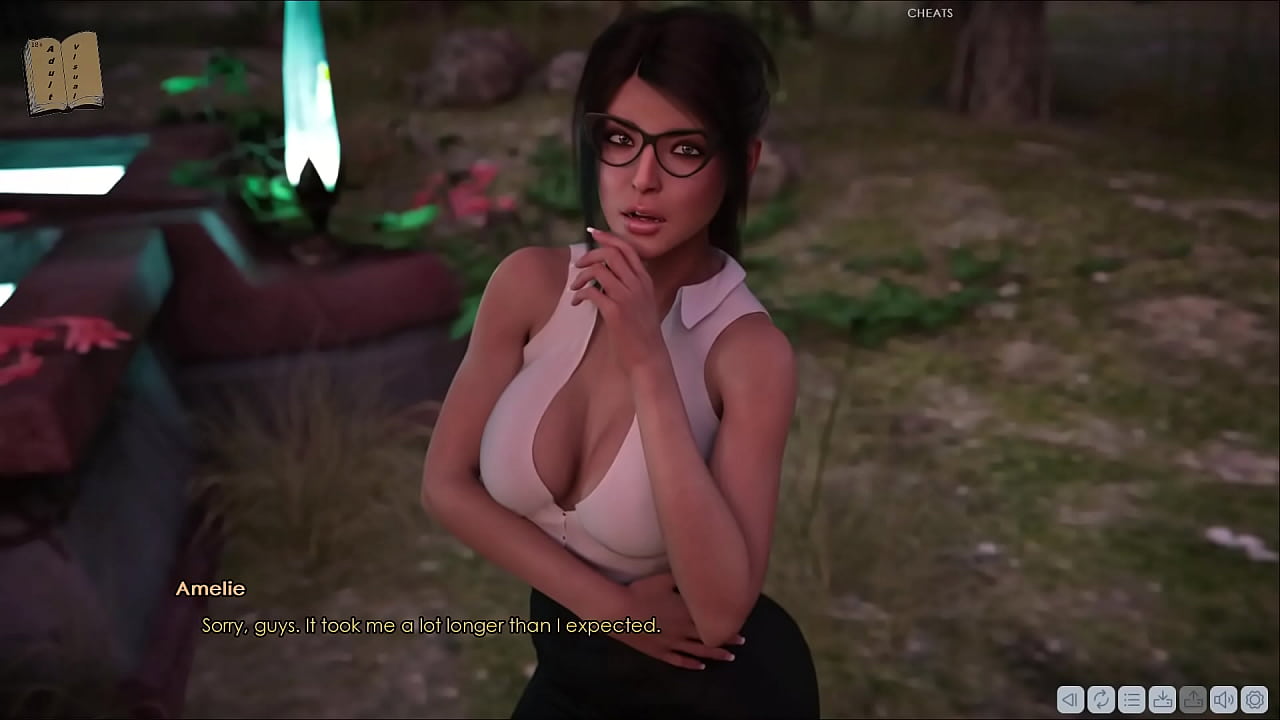Open dialogue history via the list icon
This screenshot has width=1280, height=720.
coord(1129,700)
